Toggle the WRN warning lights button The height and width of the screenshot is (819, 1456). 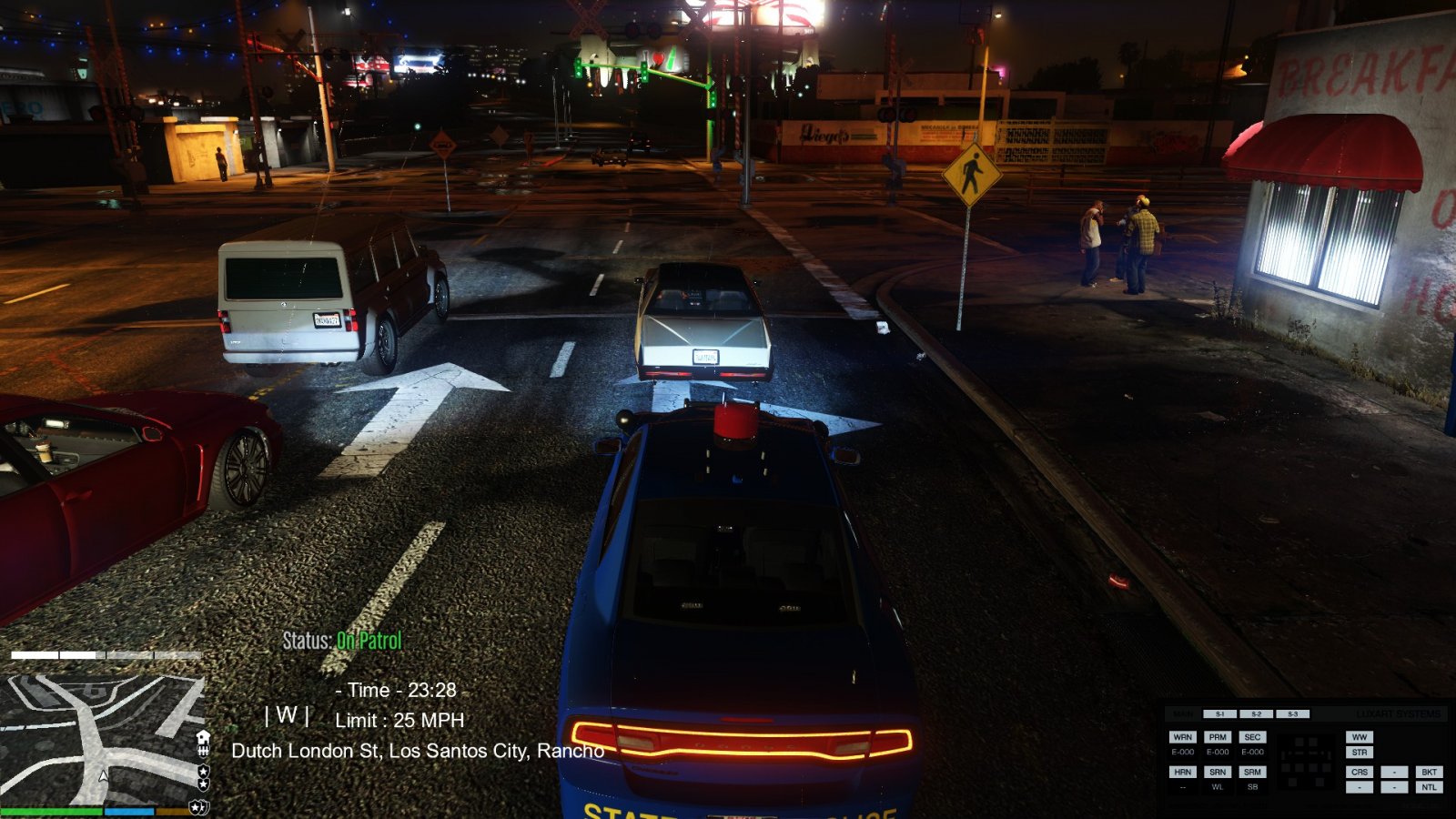point(1182,737)
